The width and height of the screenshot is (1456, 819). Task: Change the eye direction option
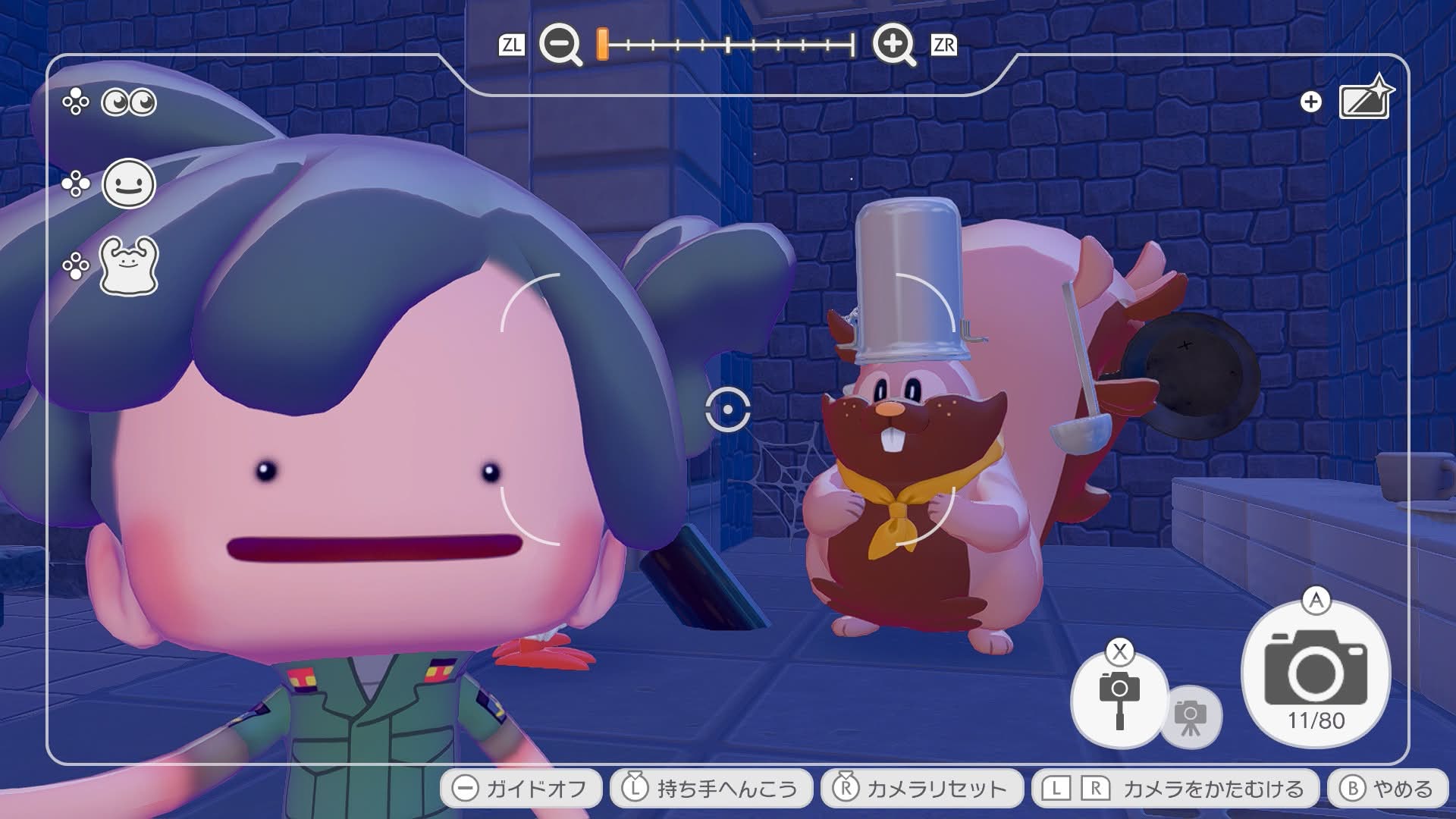click(128, 102)
